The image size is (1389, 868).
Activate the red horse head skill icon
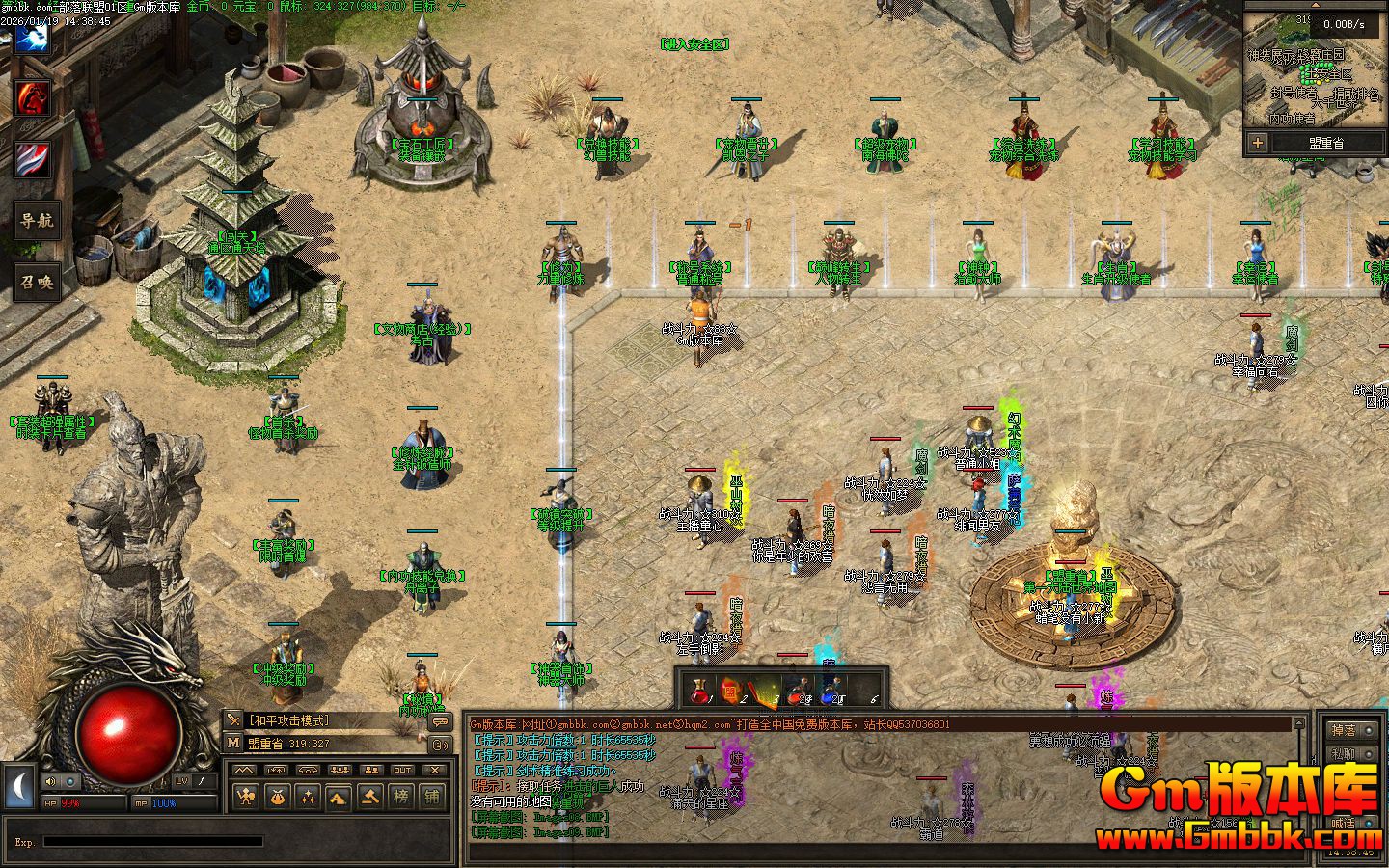pyautogui.click(x=33, y=98)
